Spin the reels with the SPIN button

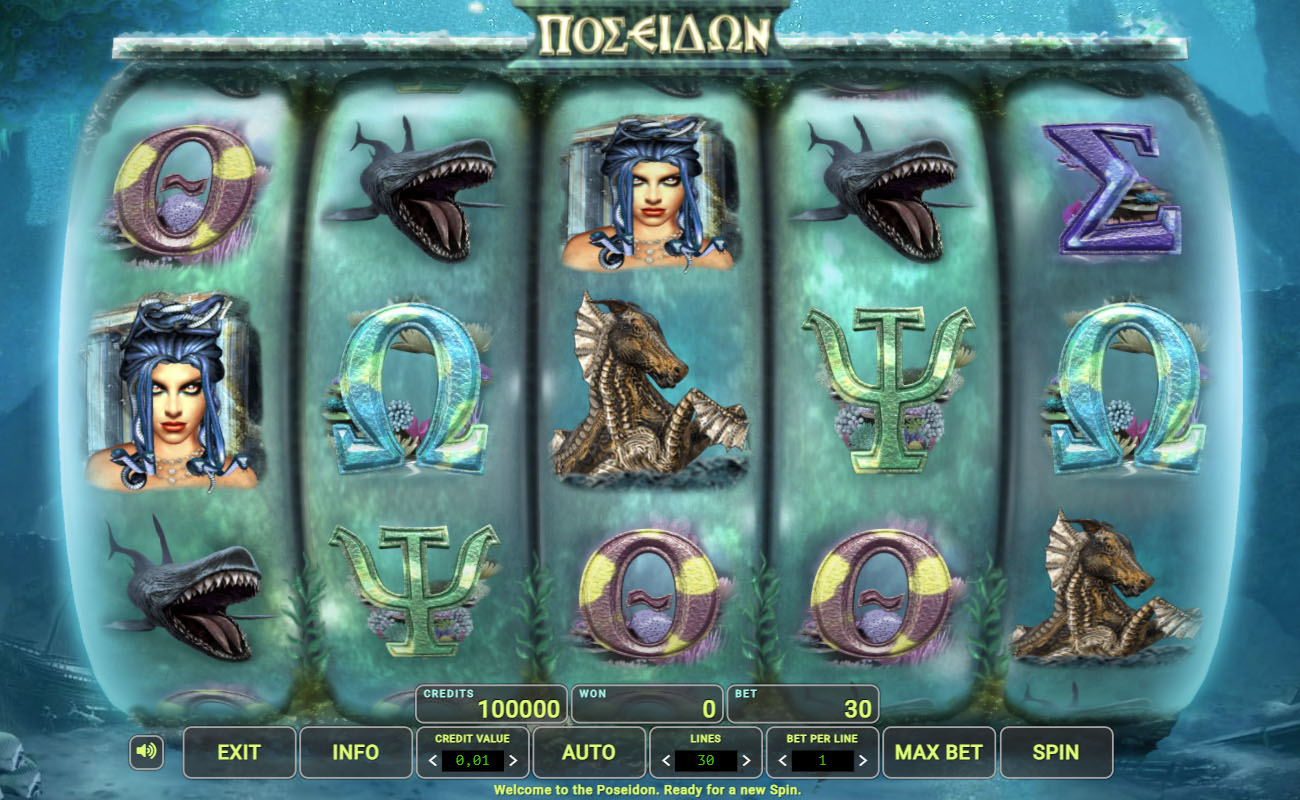point(1055,752)
